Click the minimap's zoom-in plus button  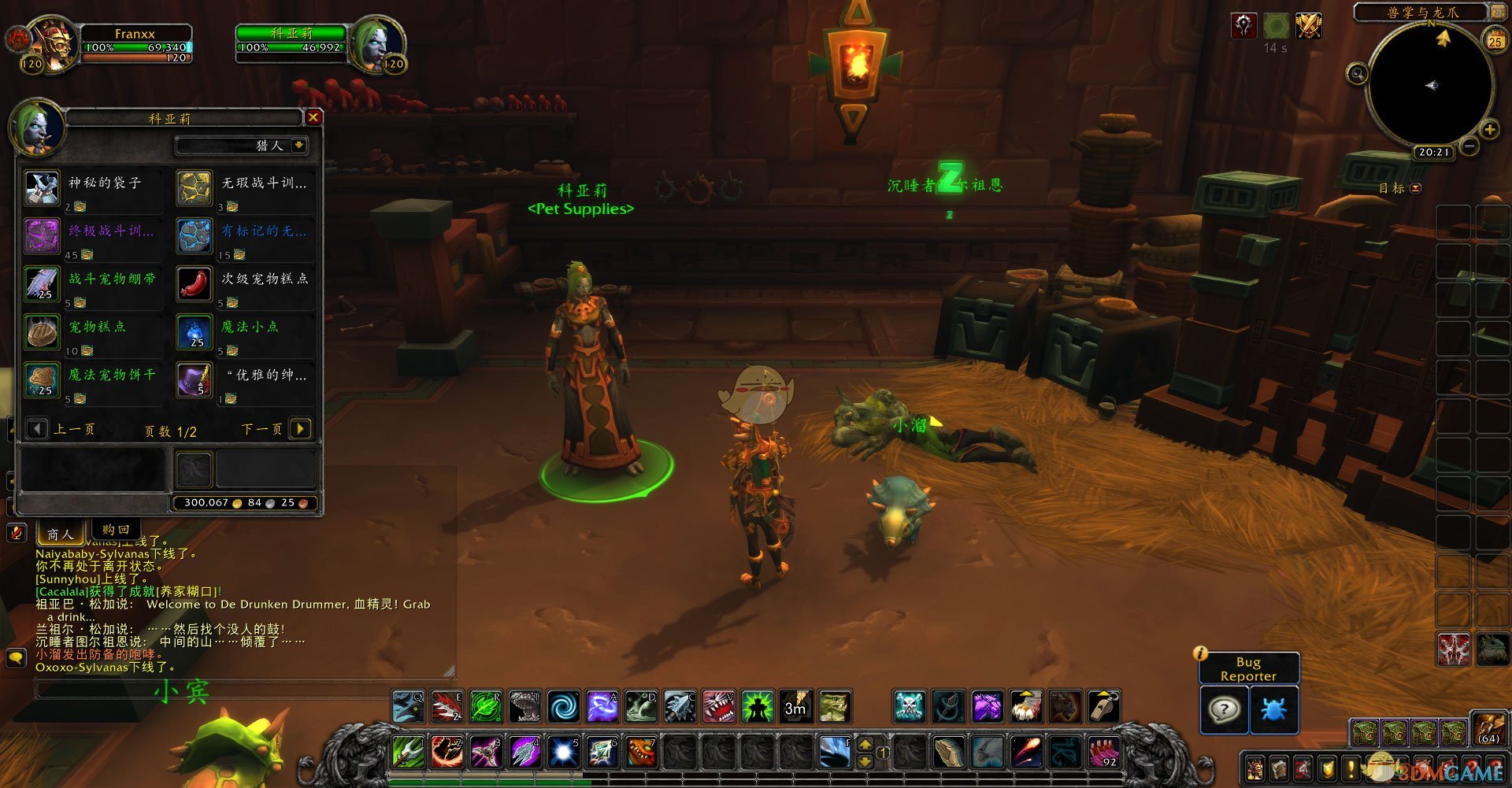point(1489,130)
